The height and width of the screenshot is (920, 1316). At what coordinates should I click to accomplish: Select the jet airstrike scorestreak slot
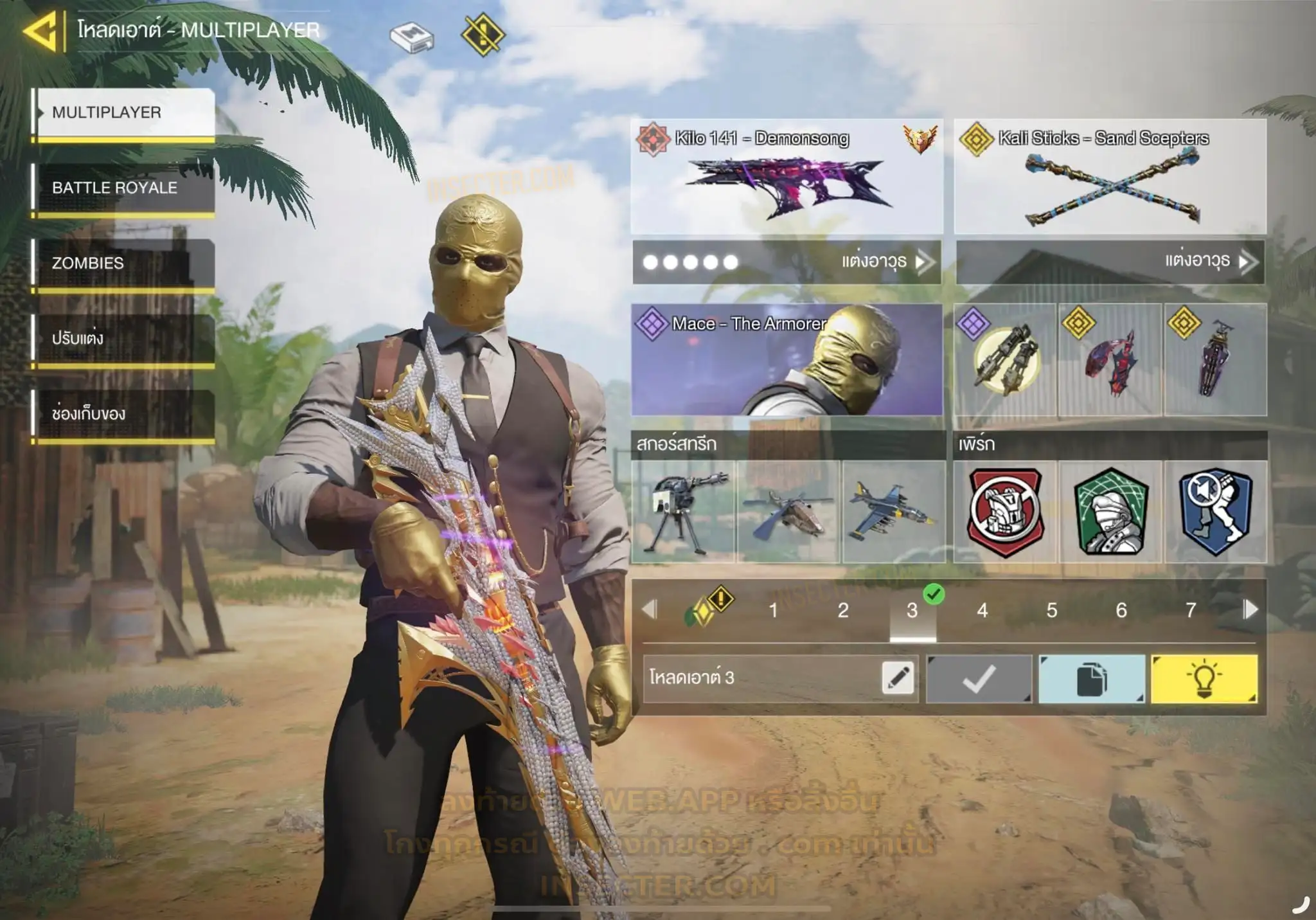pos(893,512)
